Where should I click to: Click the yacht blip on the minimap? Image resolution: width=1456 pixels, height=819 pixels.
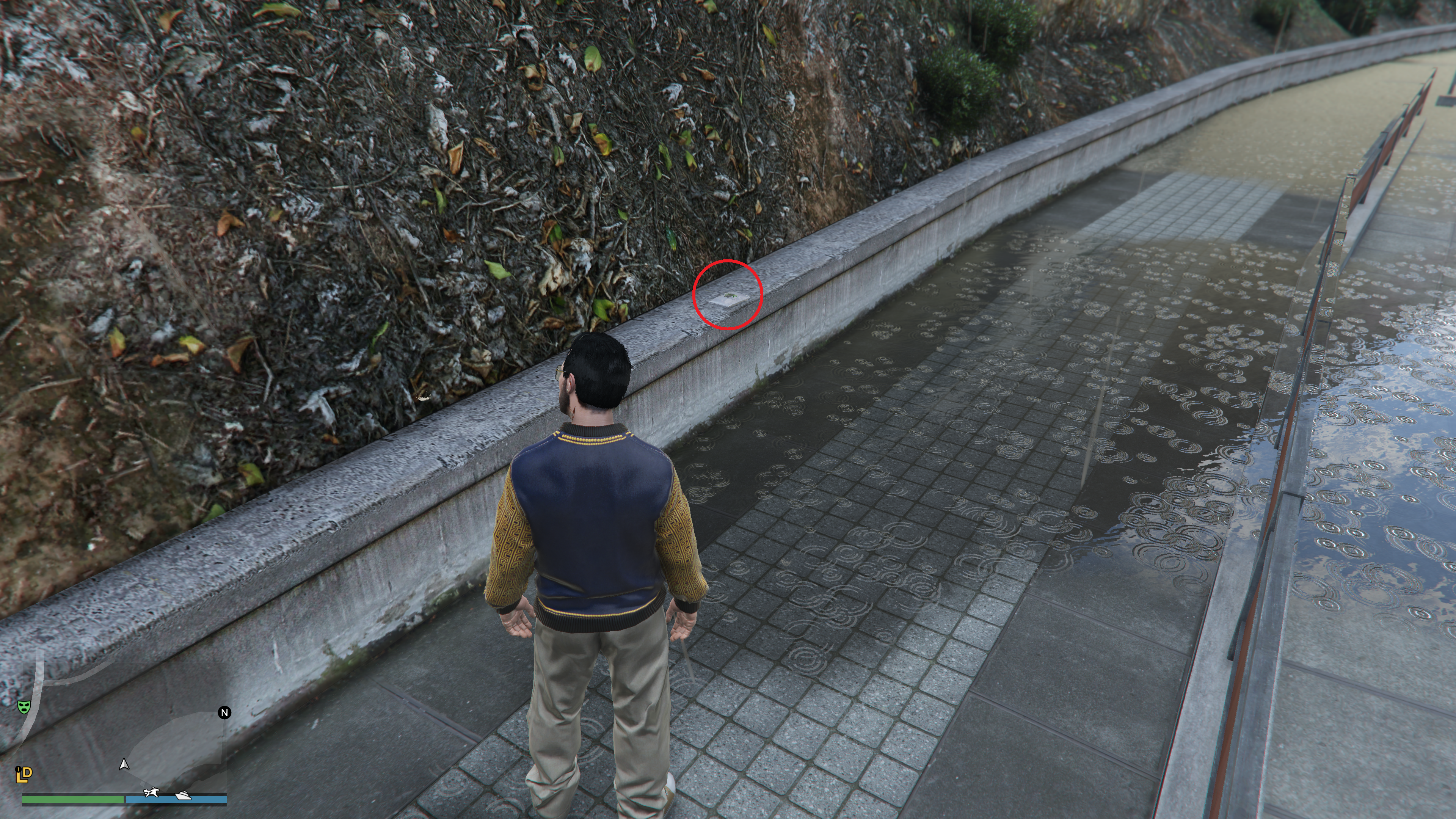coord(183,796)
